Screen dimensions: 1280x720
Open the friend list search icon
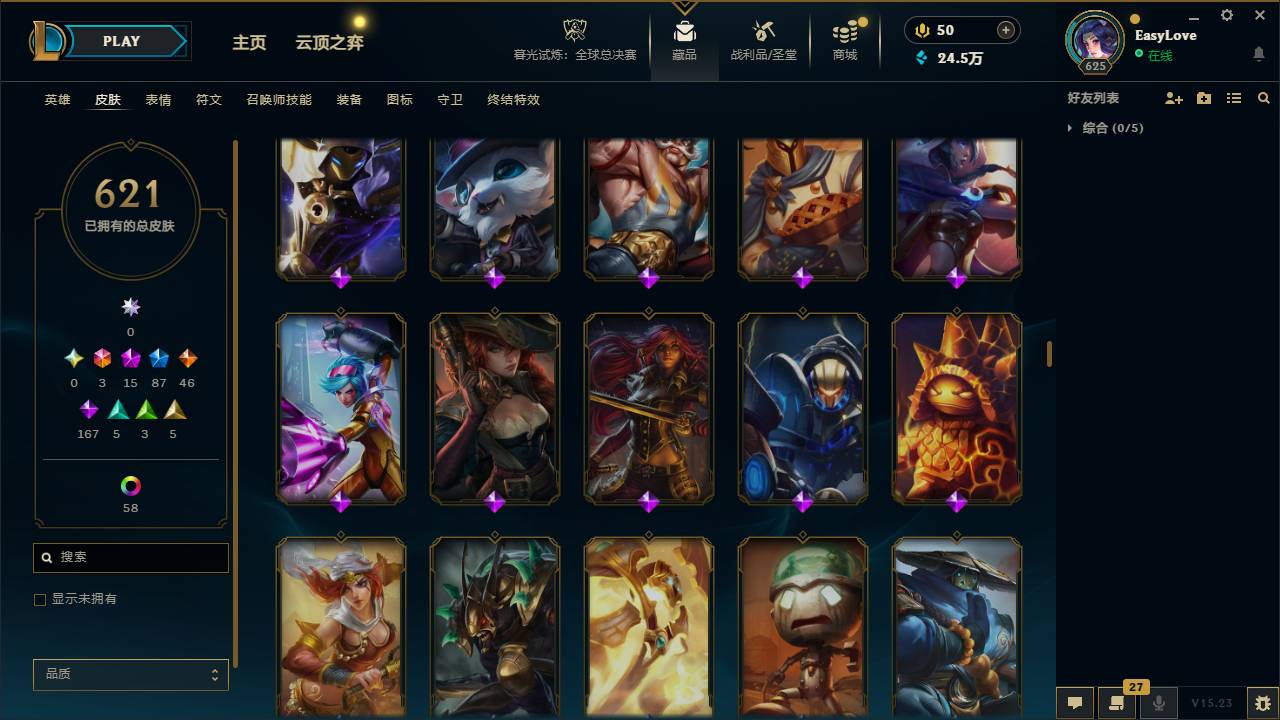click(1263, 98)
